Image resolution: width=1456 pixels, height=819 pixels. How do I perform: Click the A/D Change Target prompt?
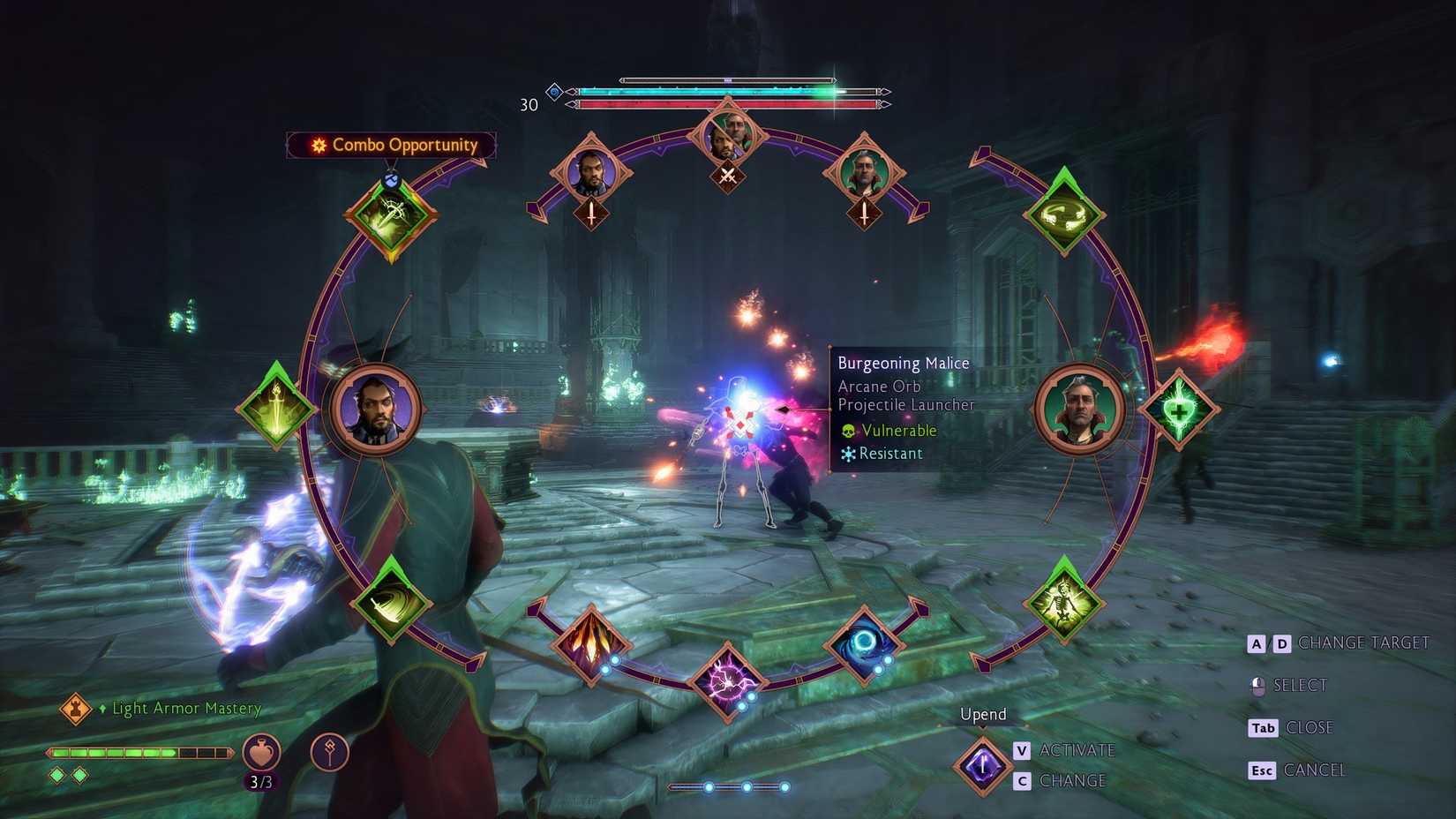click(x=1338, y=642)
